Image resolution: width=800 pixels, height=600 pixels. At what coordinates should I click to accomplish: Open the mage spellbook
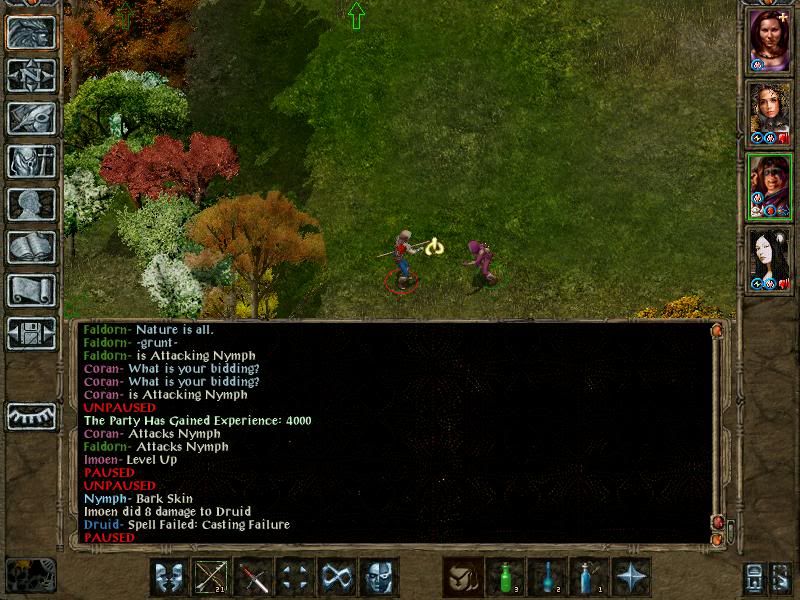31,247
